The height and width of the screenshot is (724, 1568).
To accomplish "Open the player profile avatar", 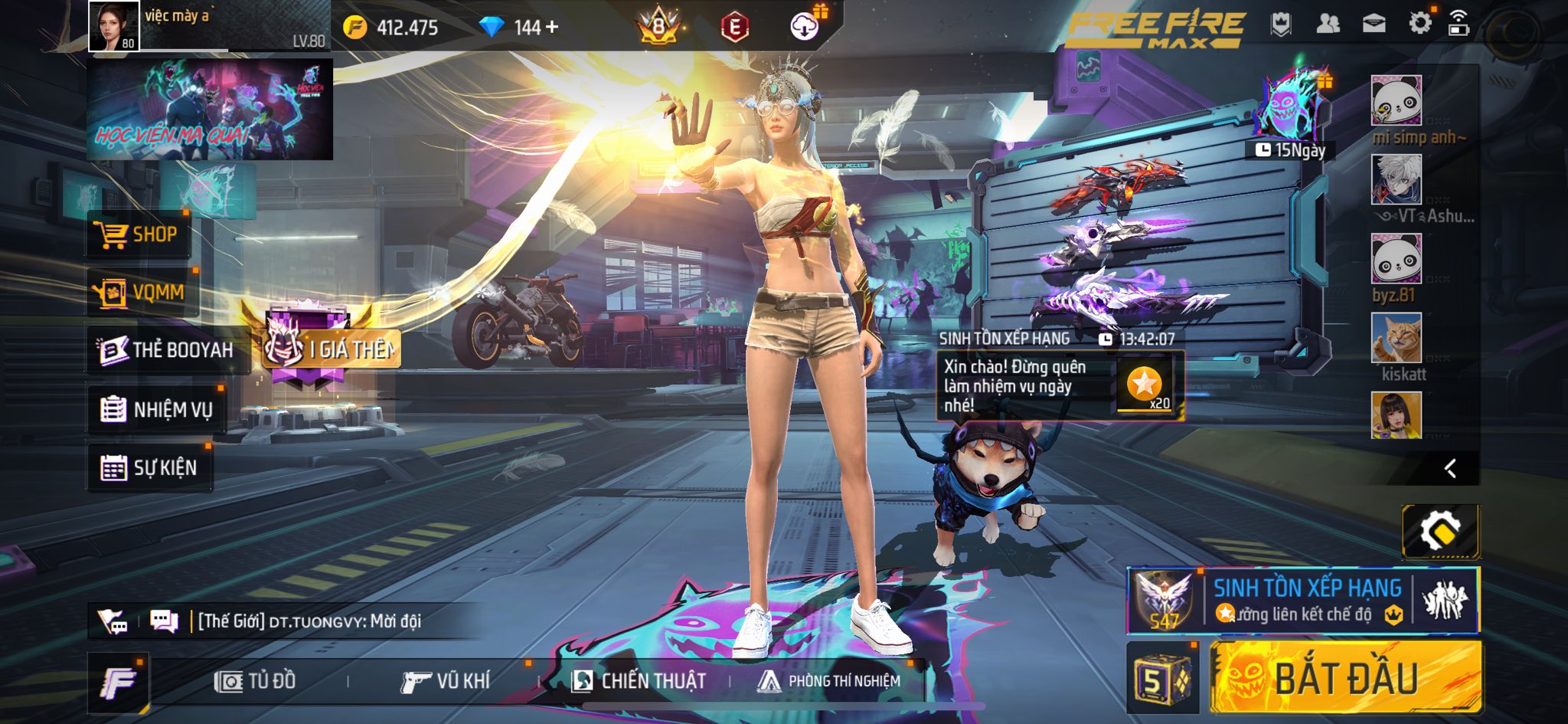I will [x=114, y=26].
